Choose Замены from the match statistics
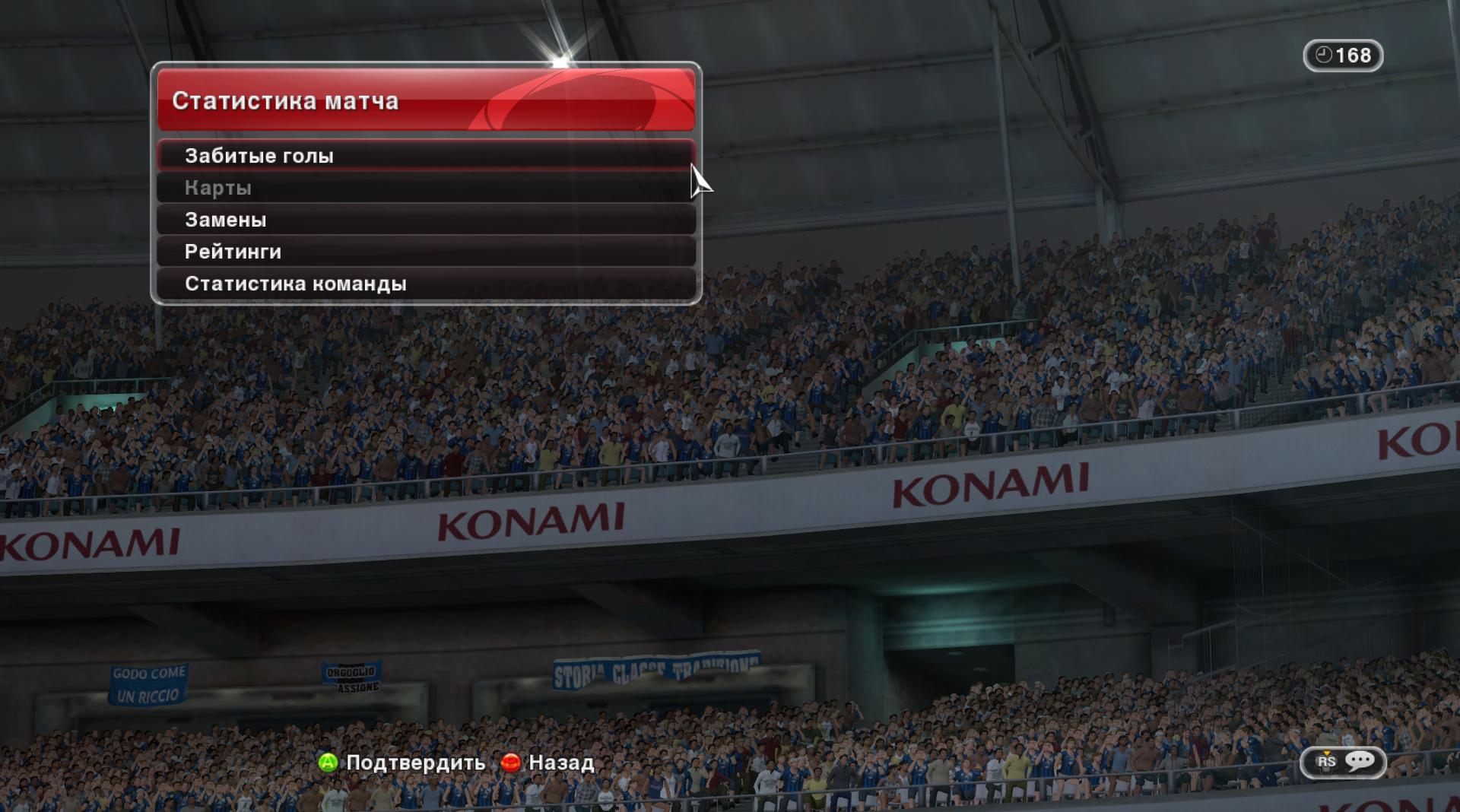The image size is (1460, 812). coord(426,220)
